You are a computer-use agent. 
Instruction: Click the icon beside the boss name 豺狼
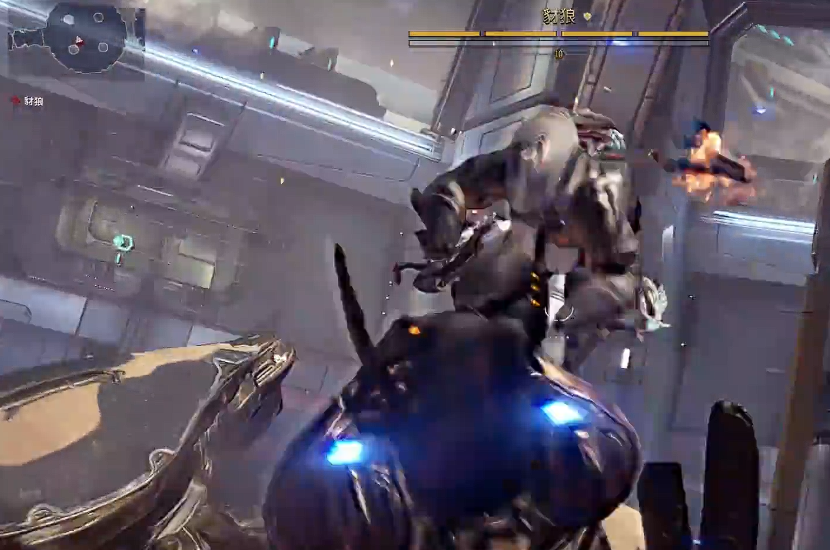[588, 17]
